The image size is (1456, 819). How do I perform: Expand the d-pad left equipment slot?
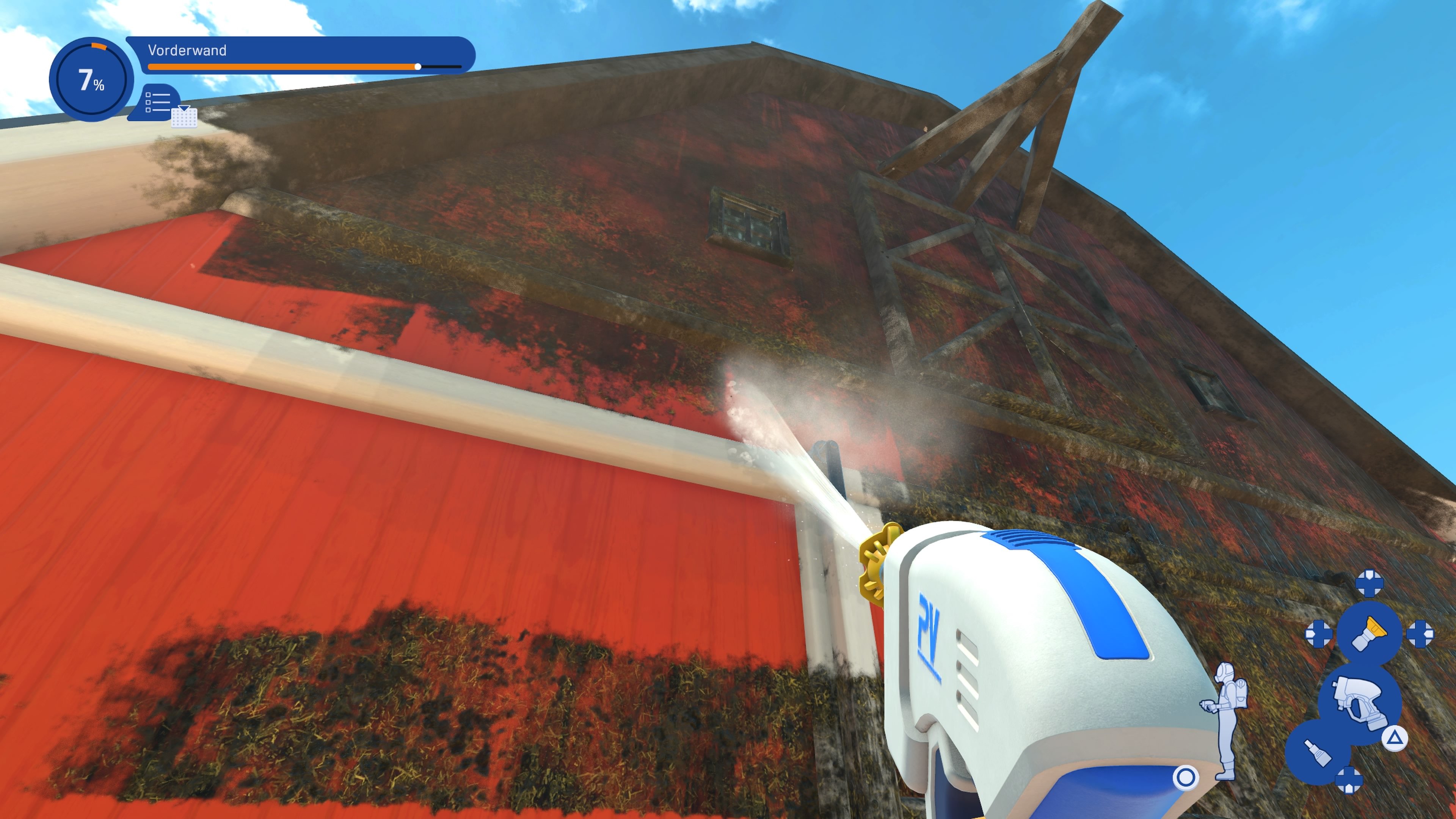1319,634
